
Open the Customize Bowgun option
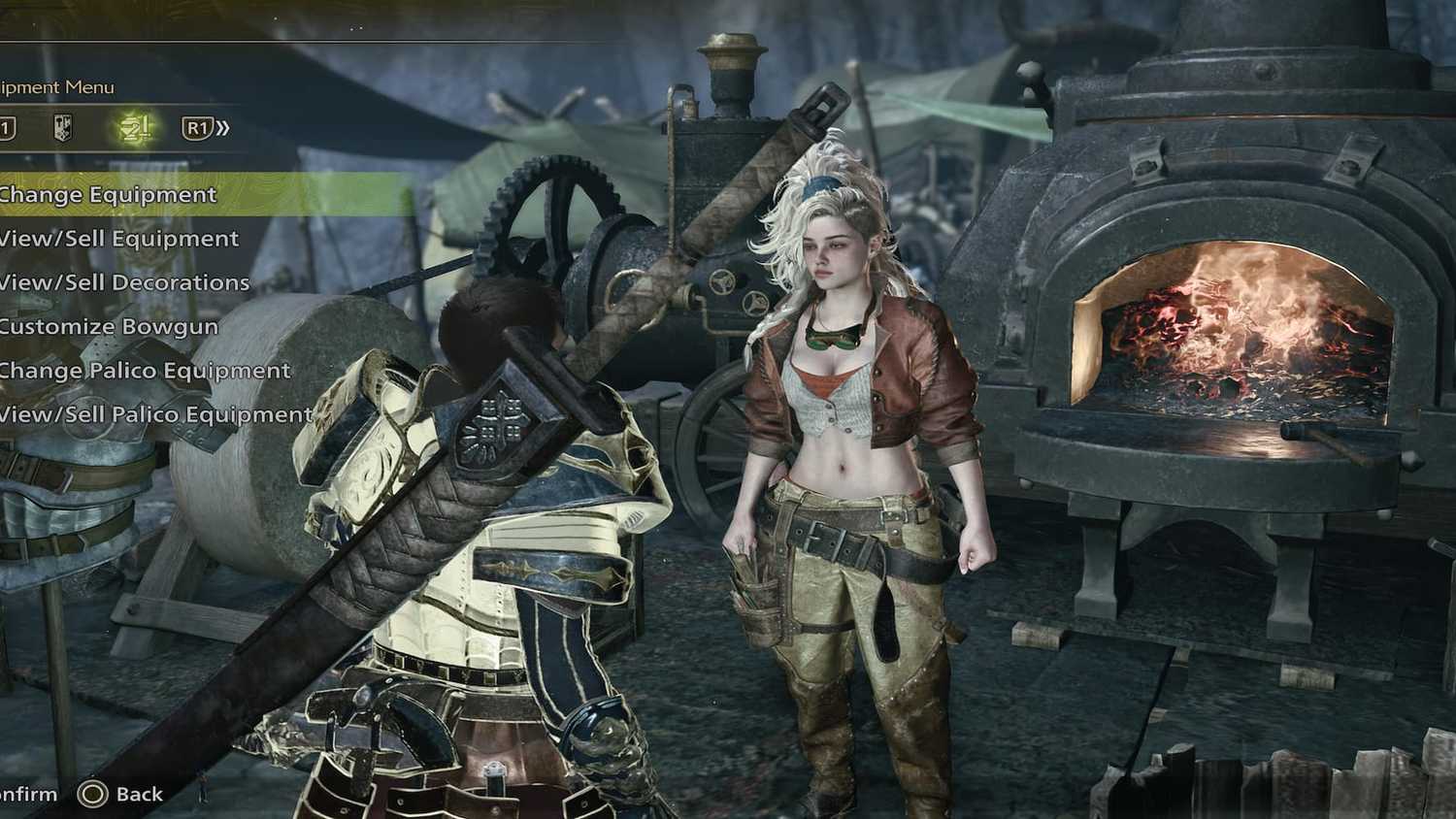(x=109, y=326)
